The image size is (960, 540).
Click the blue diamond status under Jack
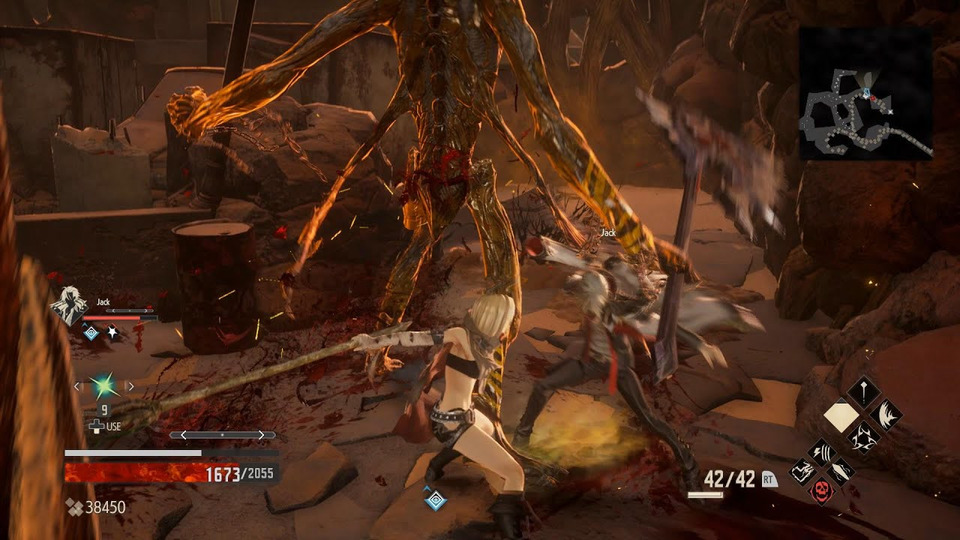(90, 334)
